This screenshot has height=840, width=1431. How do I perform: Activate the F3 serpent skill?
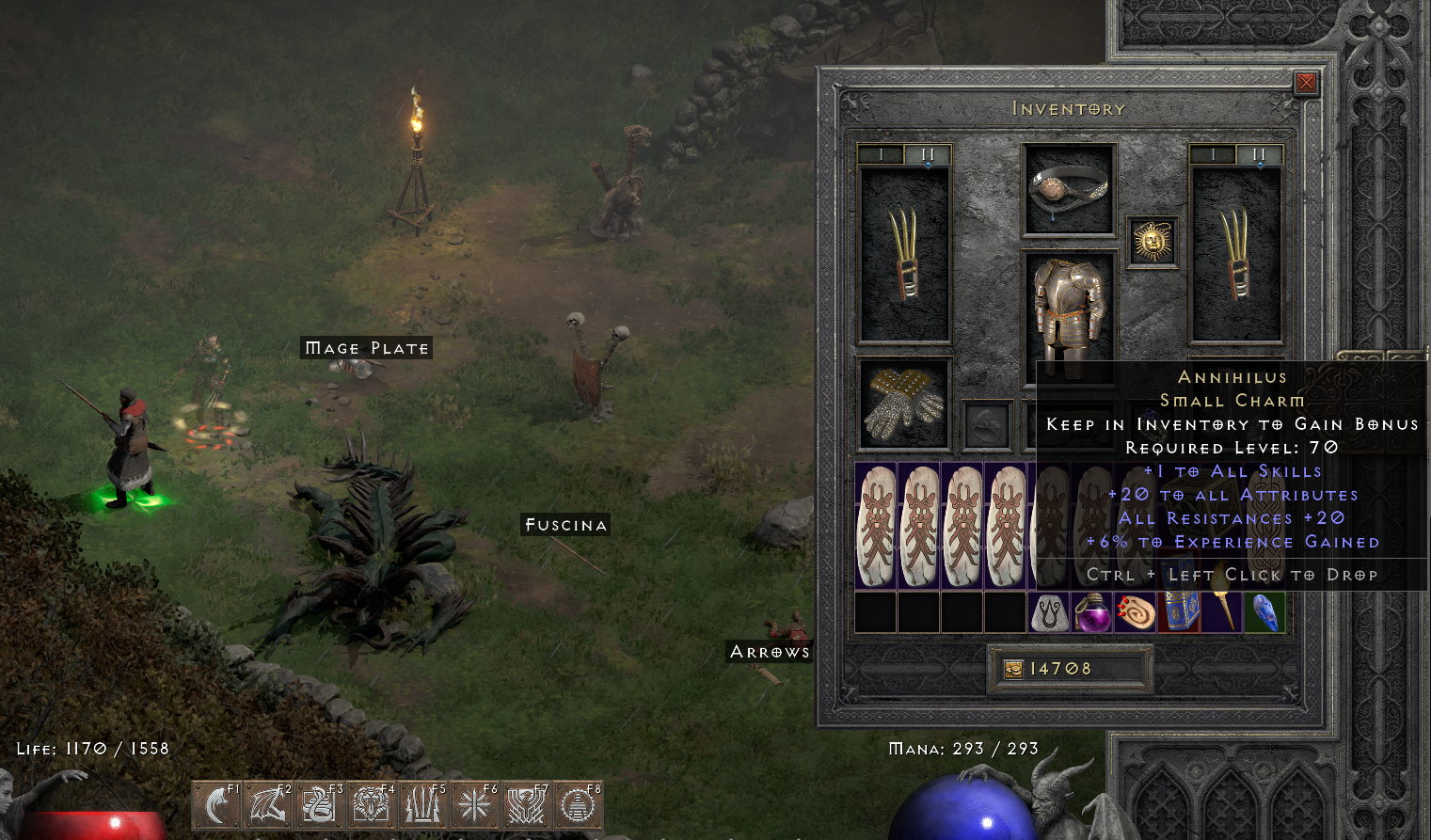(320, 805)
